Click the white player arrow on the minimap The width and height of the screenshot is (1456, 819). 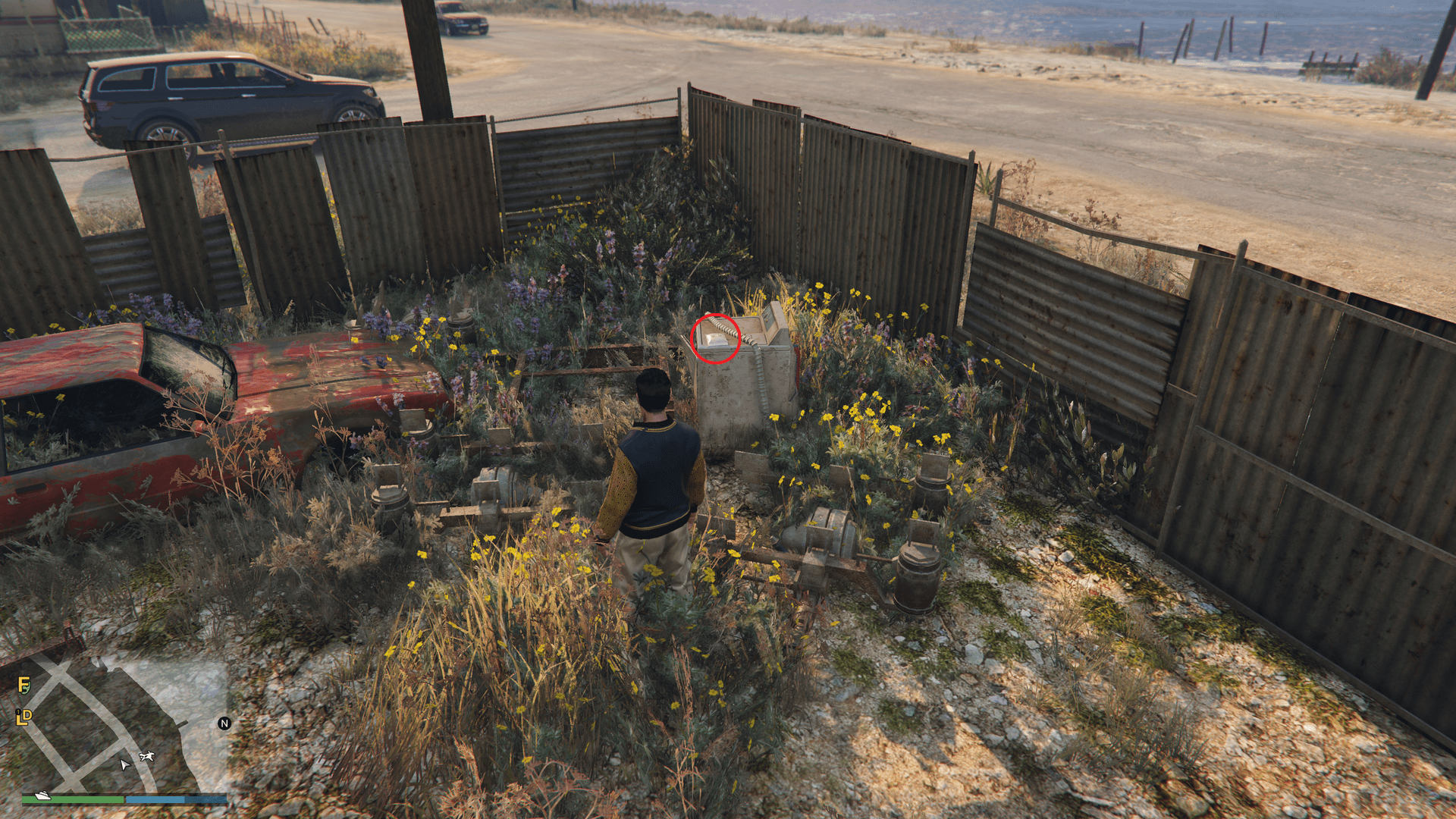[x=125, y=765]
